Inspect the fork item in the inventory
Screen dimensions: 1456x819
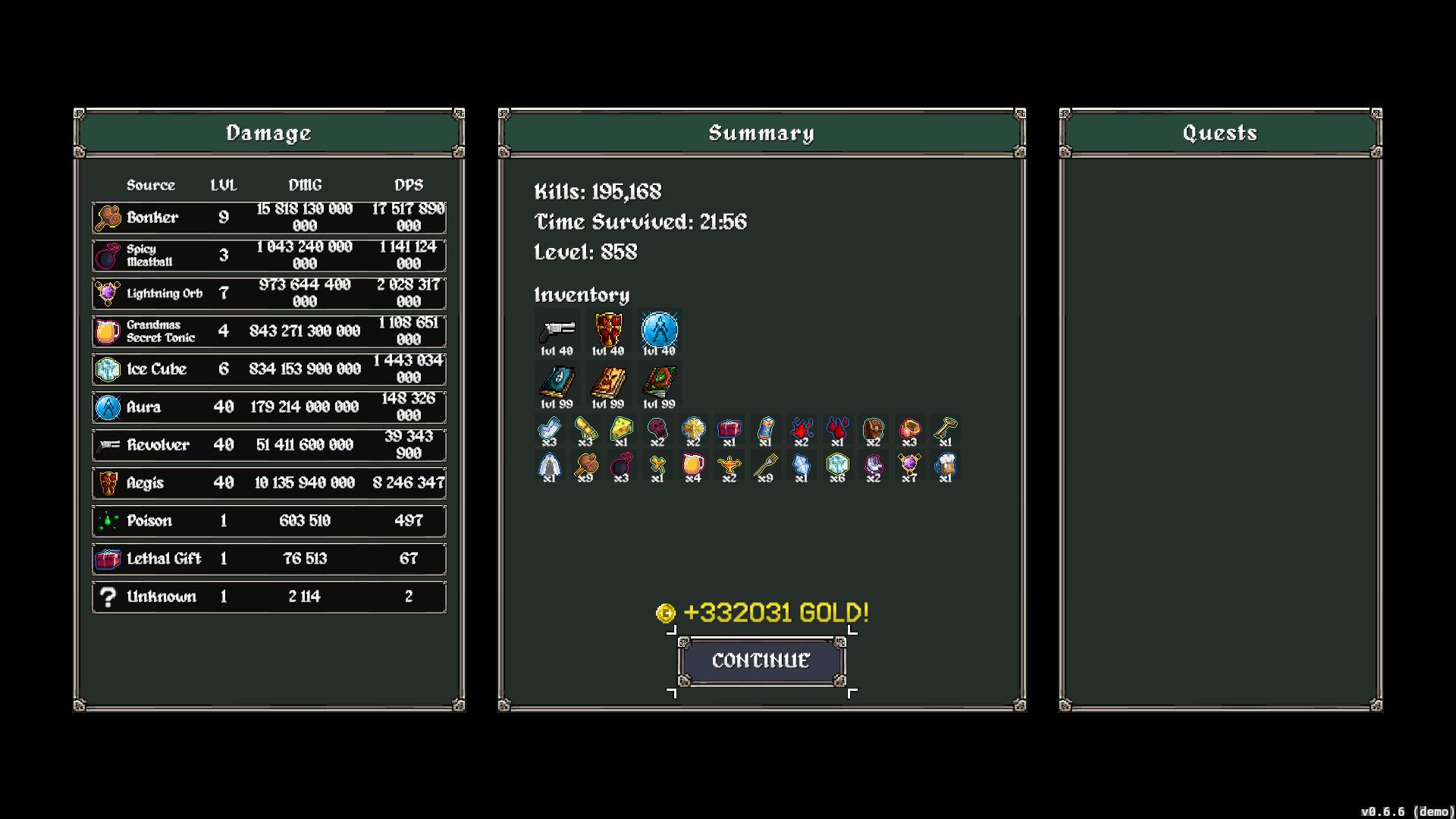(x=765, y=464)
